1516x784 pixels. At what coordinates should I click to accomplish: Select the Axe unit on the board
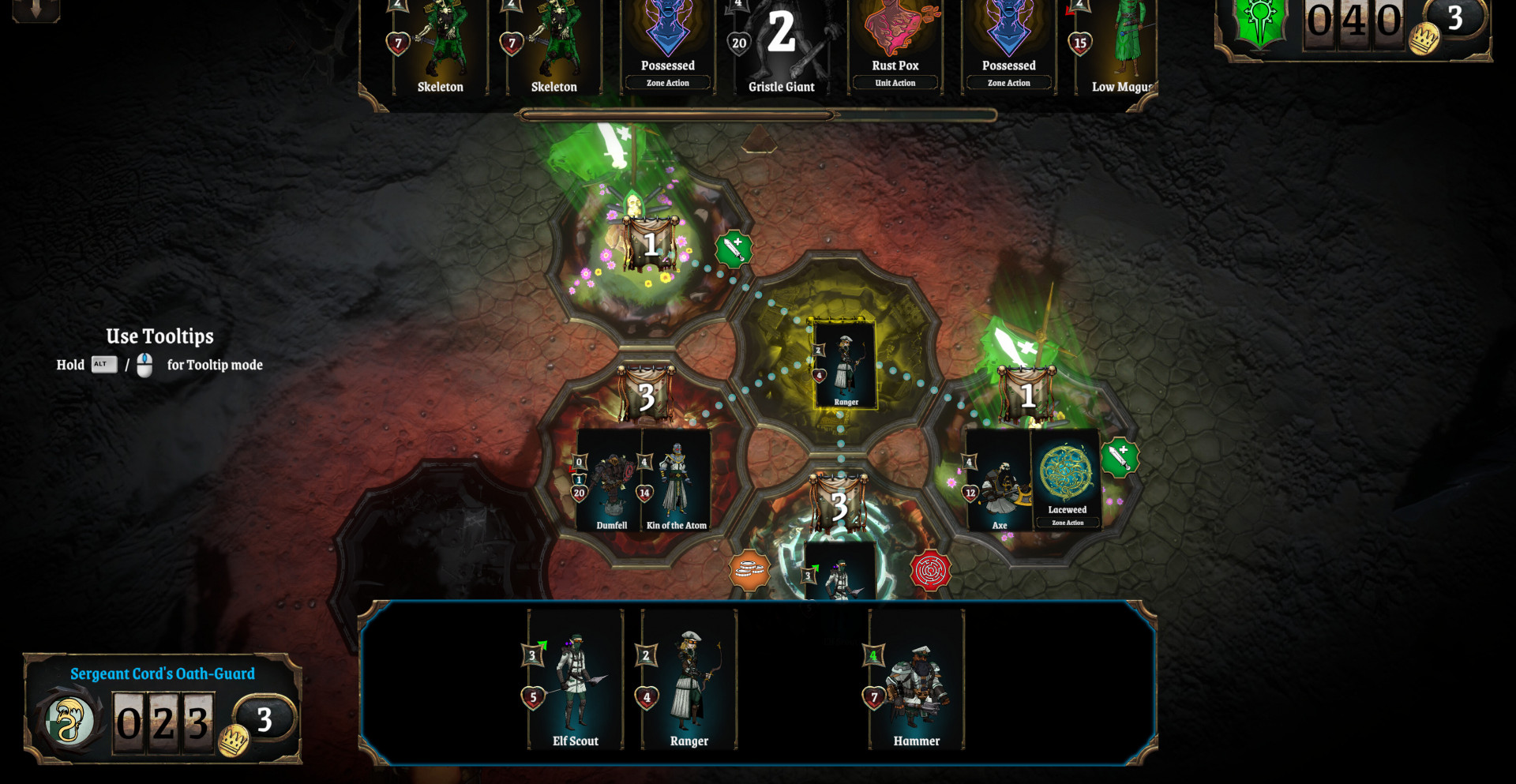(999, 480)
